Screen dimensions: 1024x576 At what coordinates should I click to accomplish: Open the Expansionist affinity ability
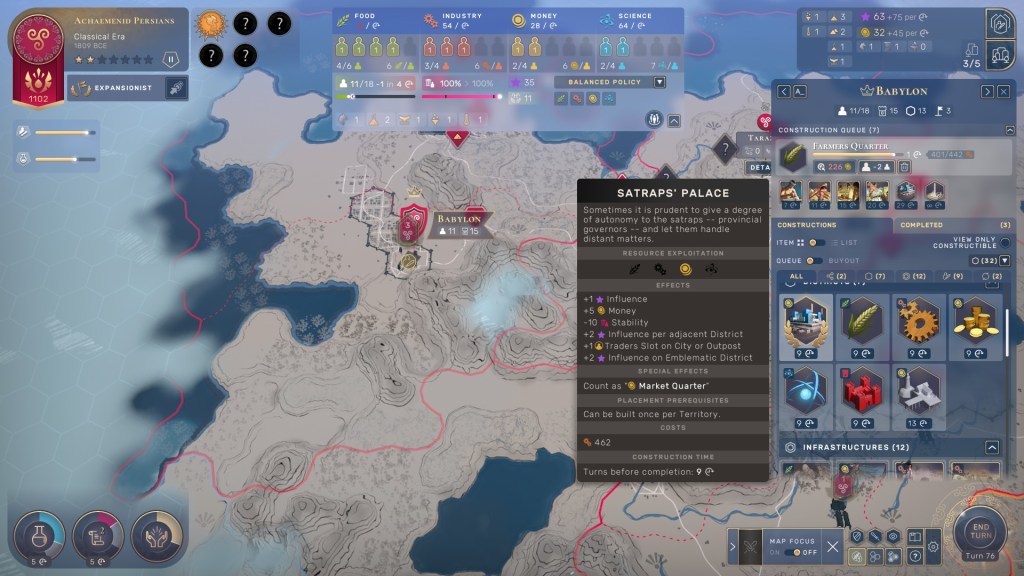174,88
